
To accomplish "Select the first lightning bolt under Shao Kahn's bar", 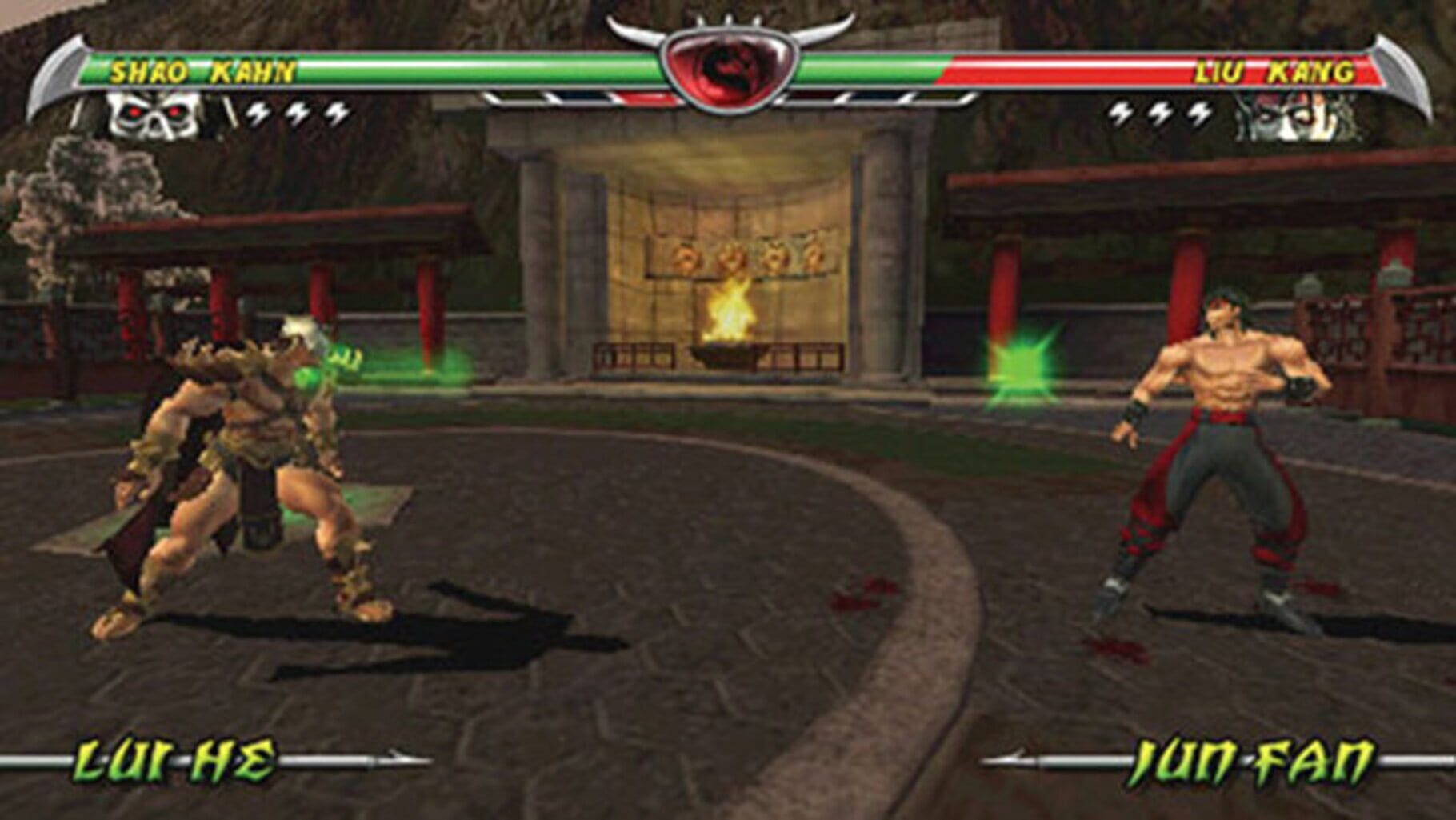I will (256, 112).
